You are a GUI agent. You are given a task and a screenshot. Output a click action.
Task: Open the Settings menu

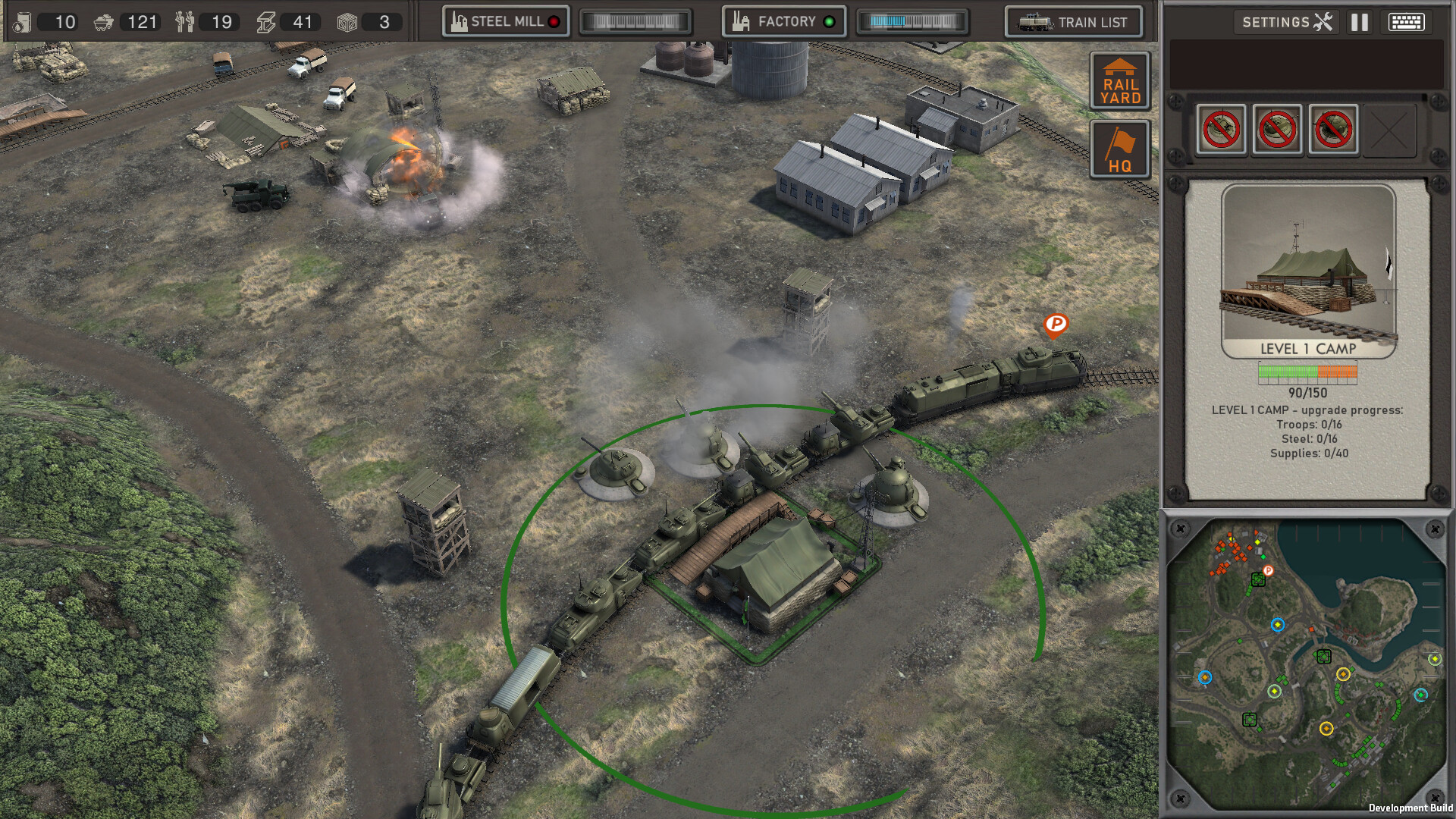click(1286, 22)
